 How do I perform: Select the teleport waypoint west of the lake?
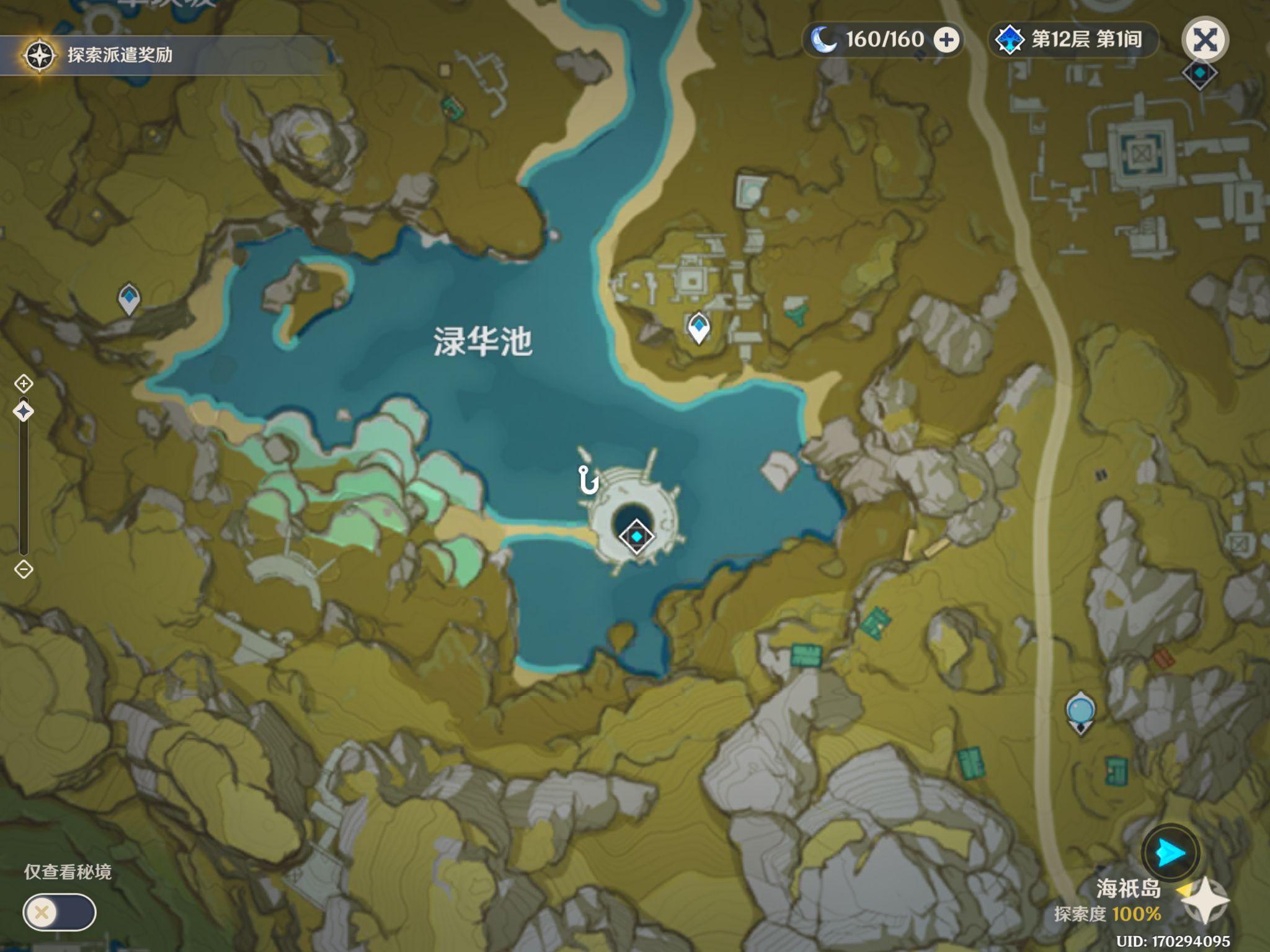coord(129,299)
